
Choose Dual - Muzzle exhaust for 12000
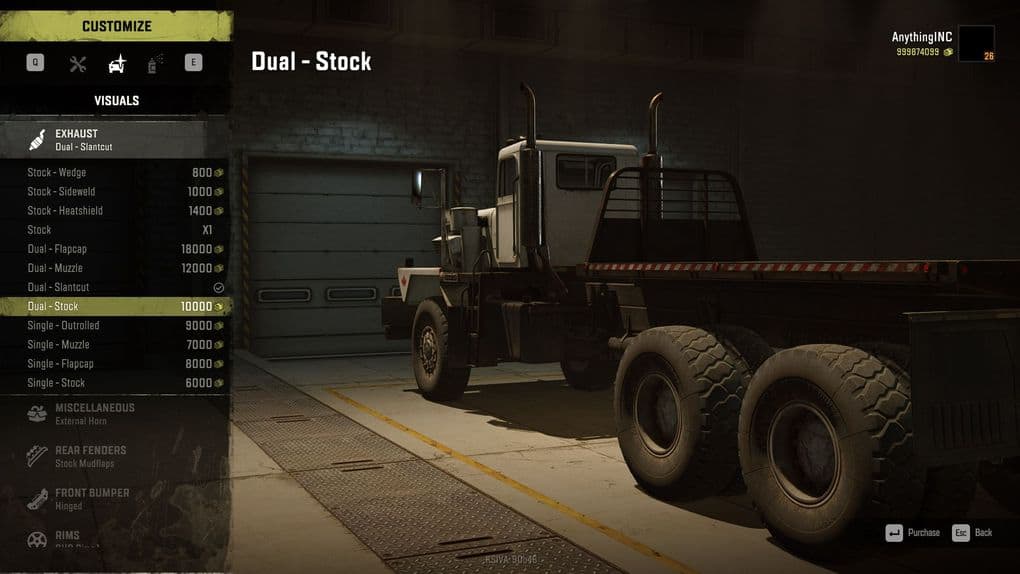click(x=116, y=268)
